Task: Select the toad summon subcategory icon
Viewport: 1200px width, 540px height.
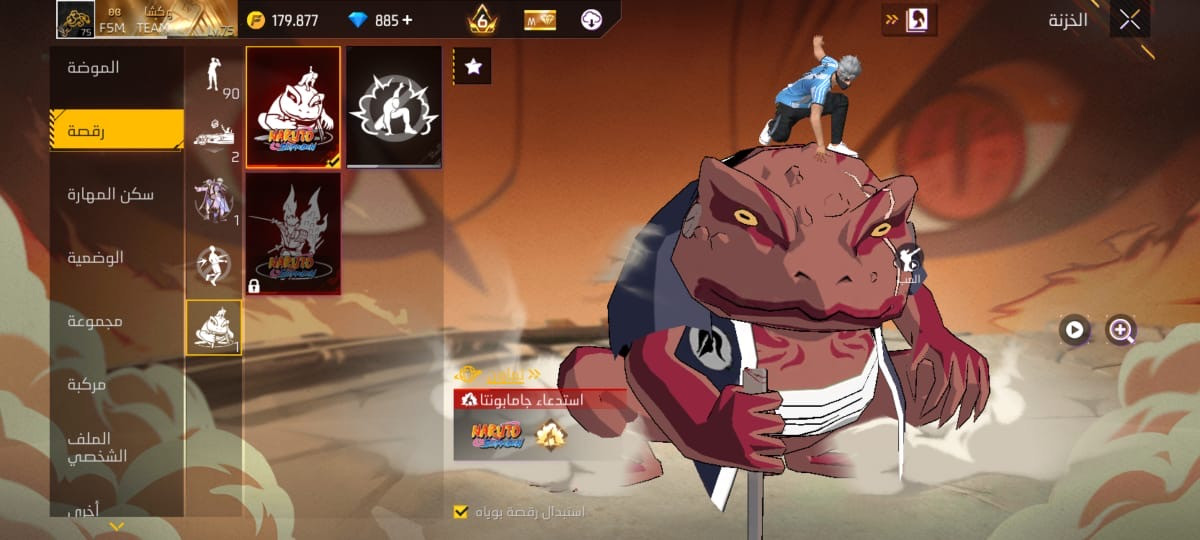Action: tap(214, 327)
